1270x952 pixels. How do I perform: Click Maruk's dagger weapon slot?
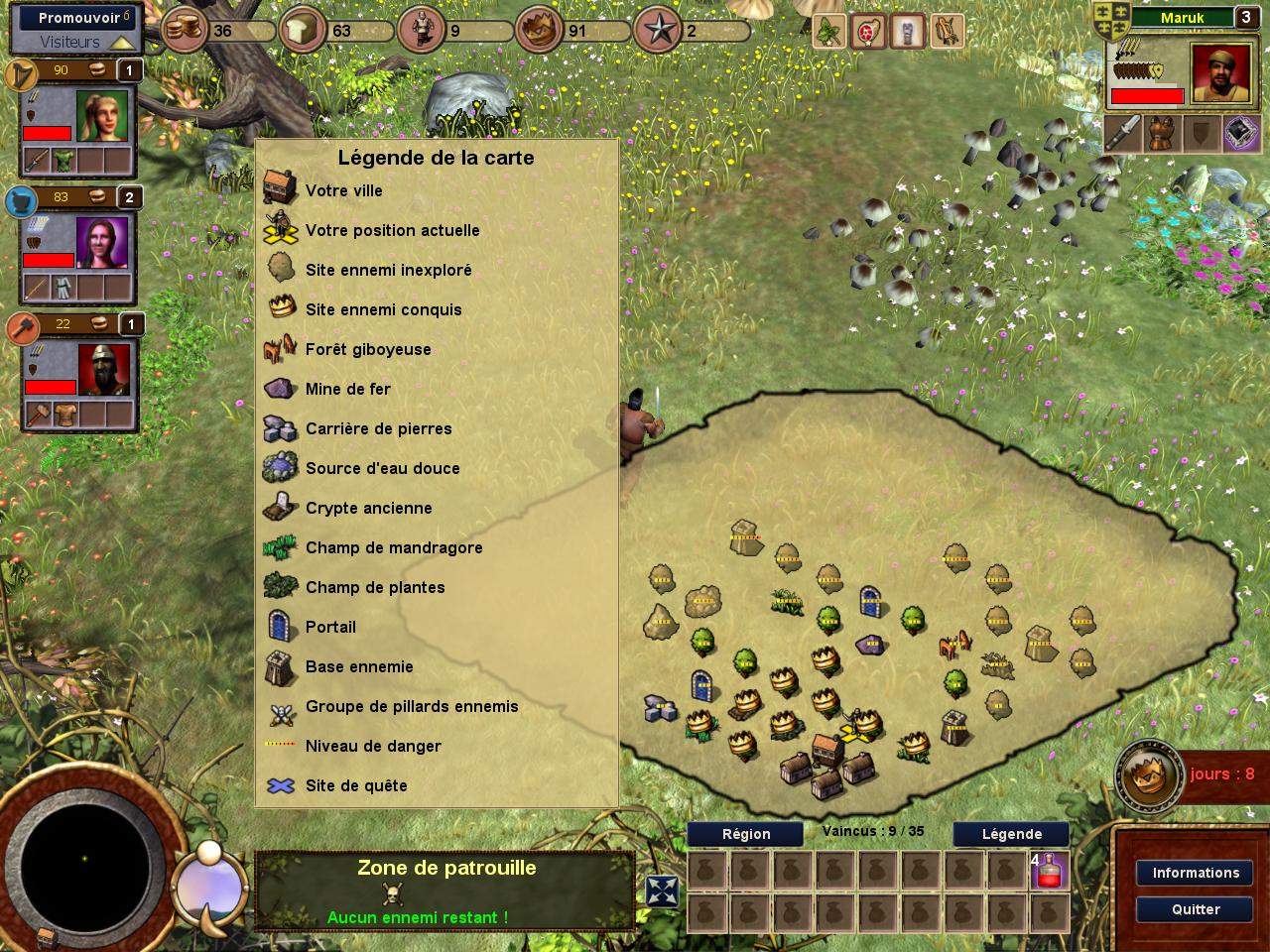1124,134
